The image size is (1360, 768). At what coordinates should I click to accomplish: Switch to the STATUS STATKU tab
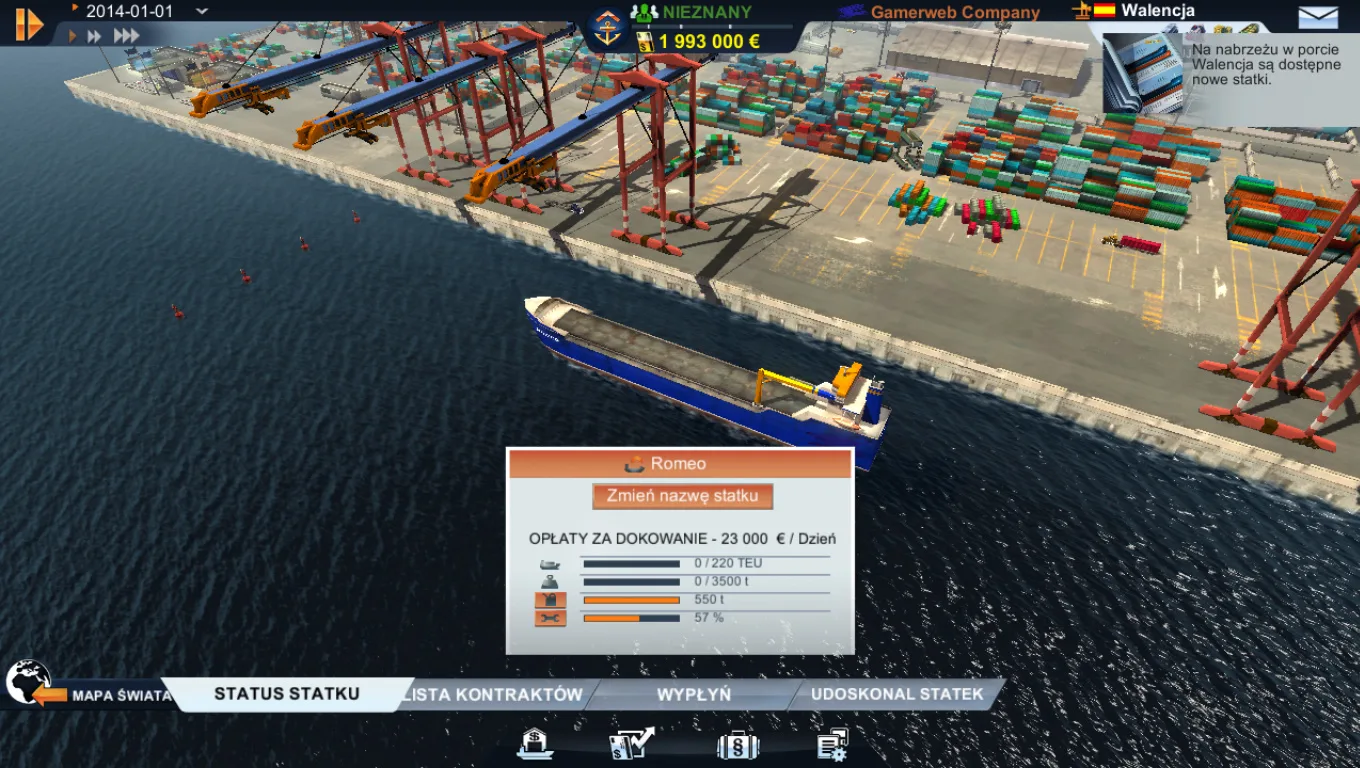click(285, 692)
